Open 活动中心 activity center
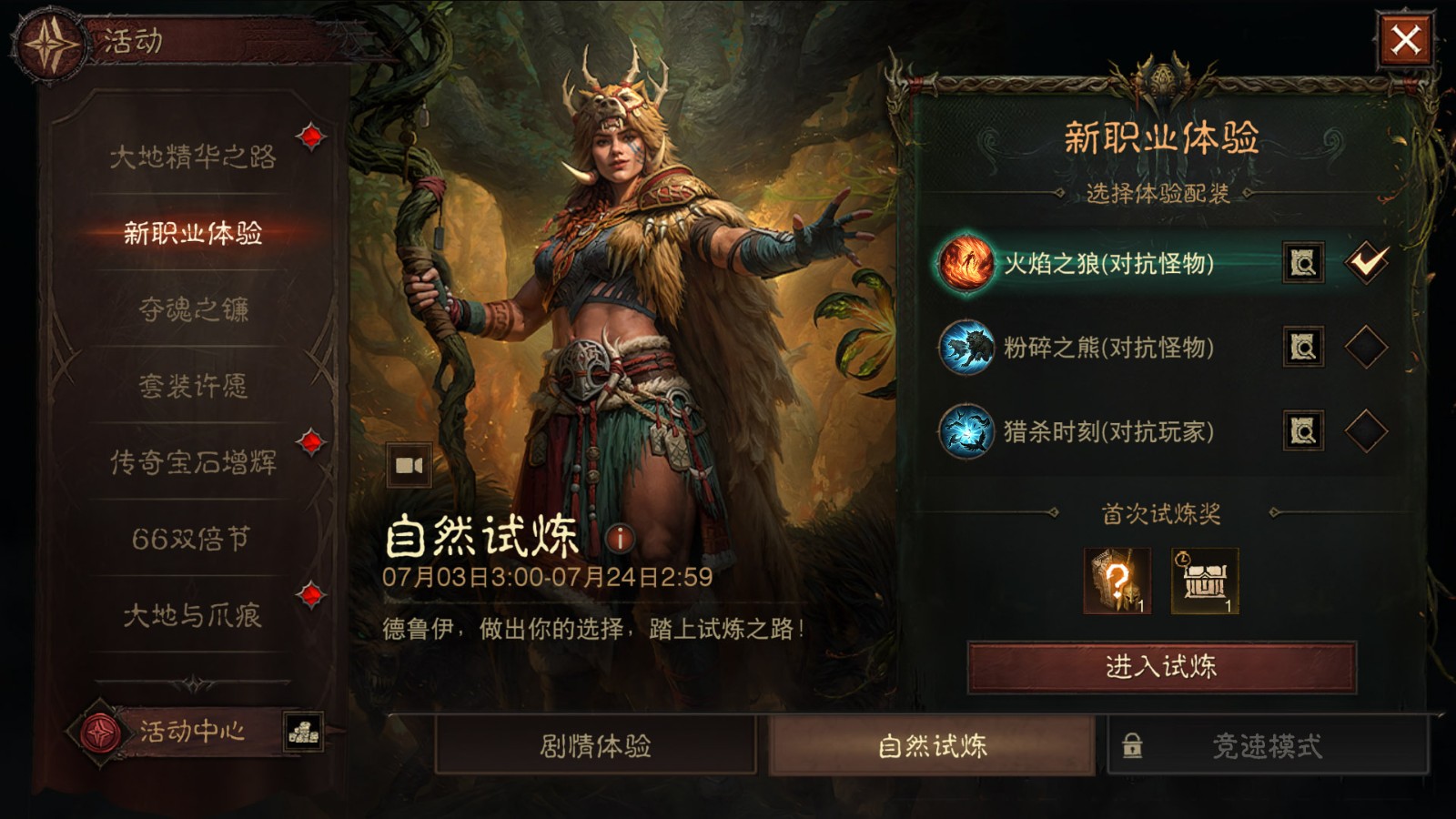Screen dimensions: 1456x819 (x=191, y=732)
